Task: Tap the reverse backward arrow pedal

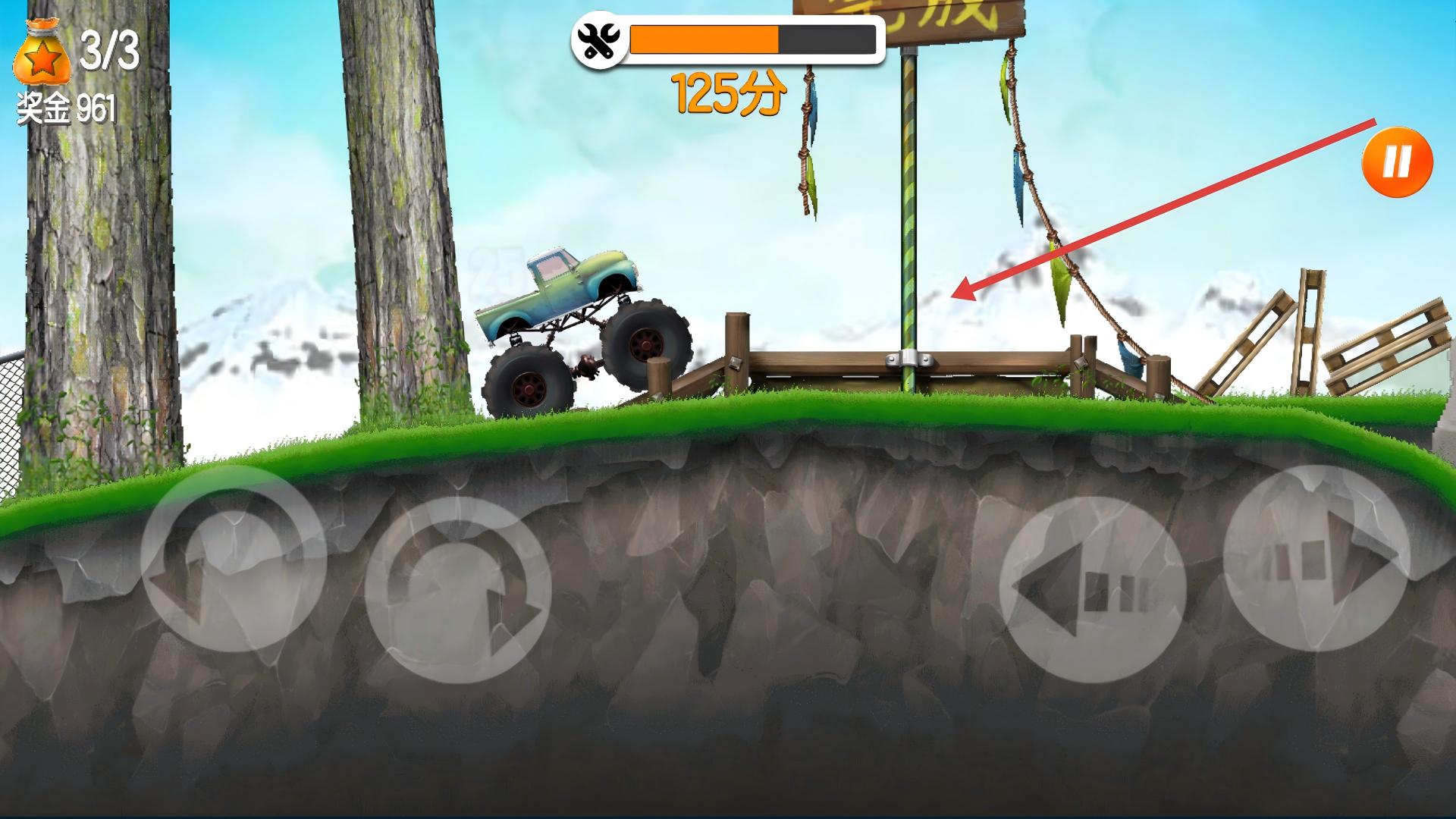Action: [1092, 590]
